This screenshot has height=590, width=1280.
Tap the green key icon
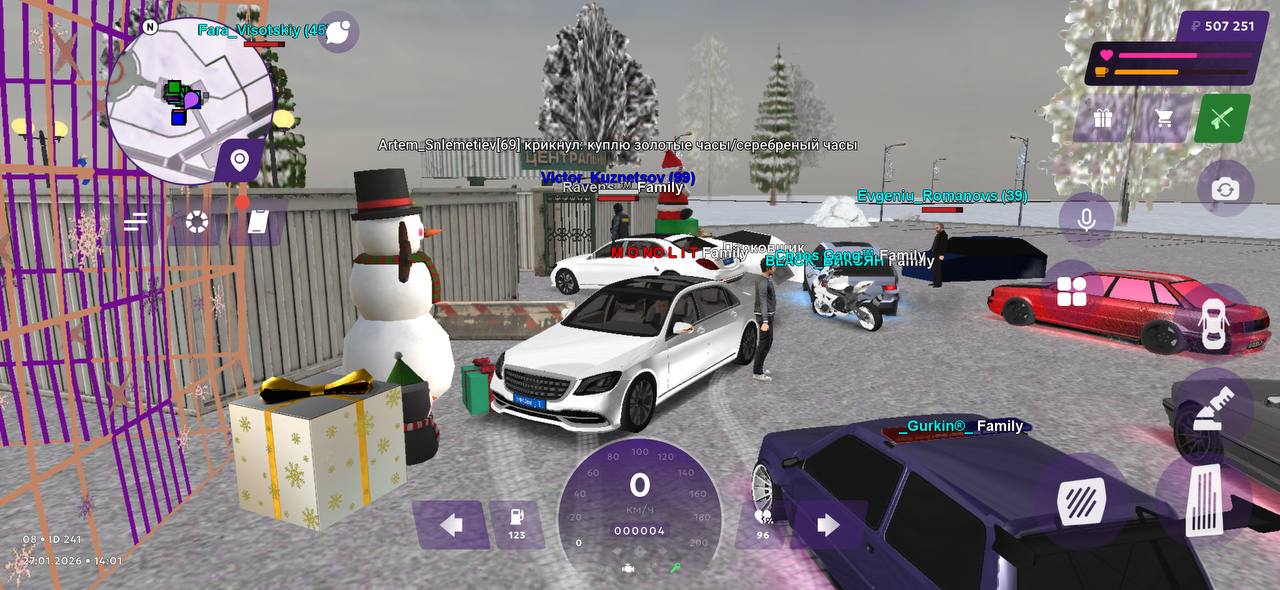click(x=675, y=568)
